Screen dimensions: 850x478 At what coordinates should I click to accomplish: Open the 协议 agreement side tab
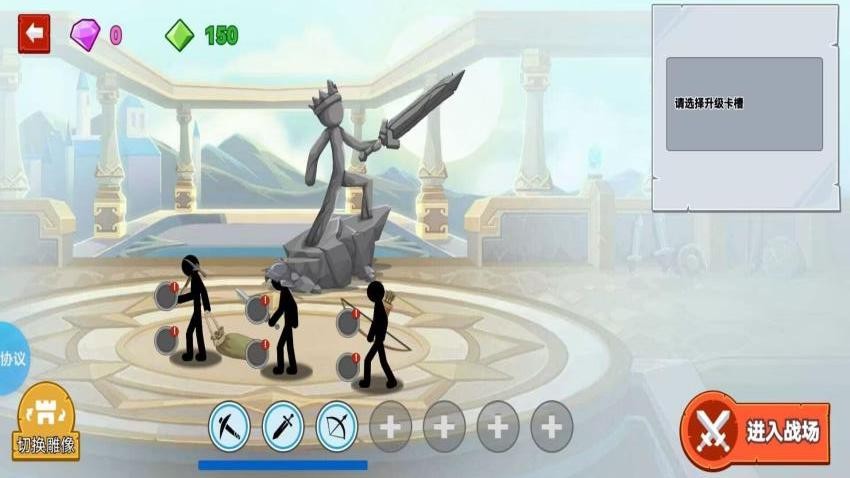[x=12, y=358]
